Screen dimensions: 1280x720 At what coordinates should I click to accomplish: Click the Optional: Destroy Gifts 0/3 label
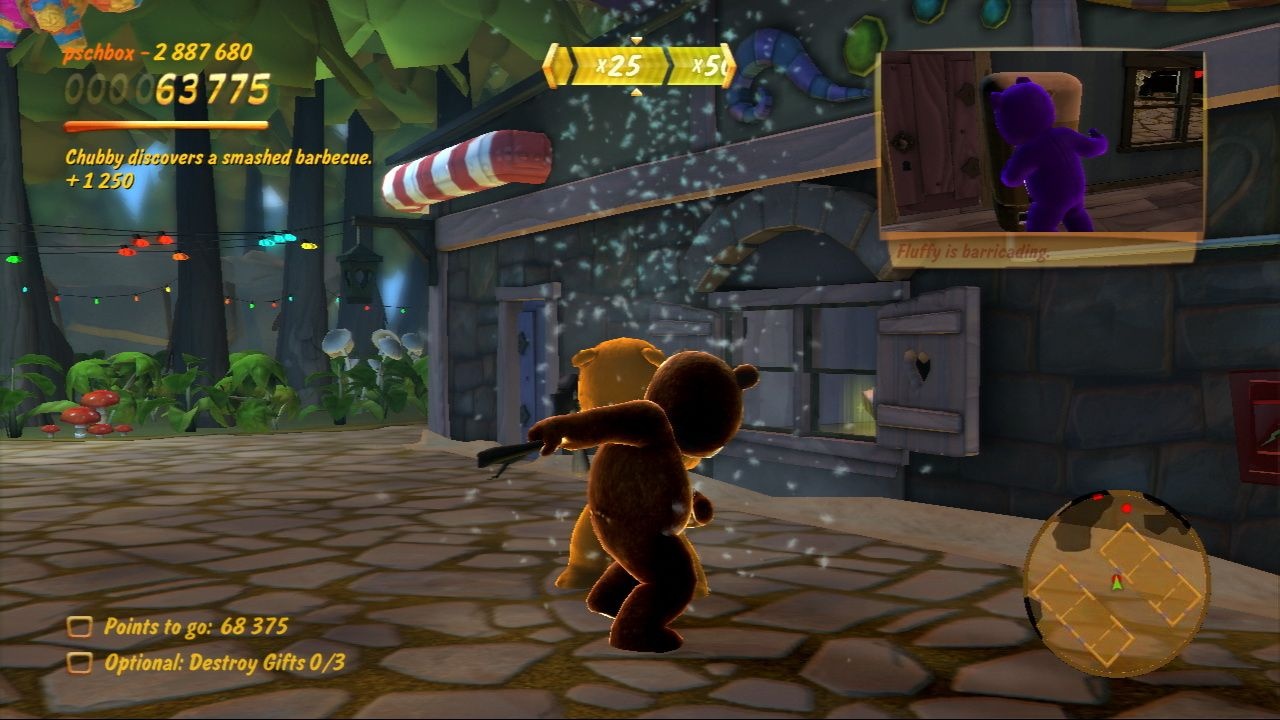coord(224,662)
